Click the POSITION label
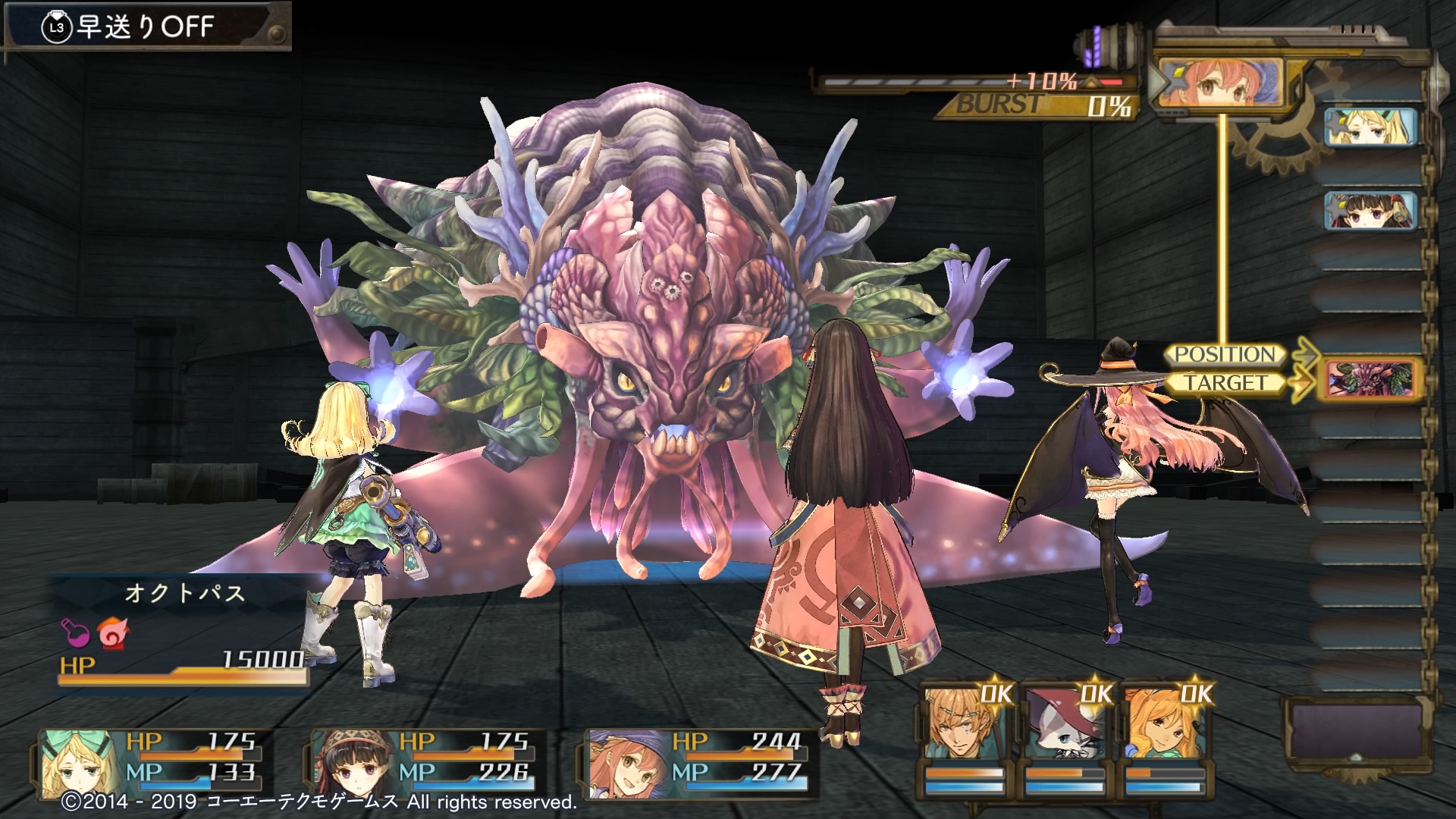The image size is (1456, 819). click(1224, 354)
